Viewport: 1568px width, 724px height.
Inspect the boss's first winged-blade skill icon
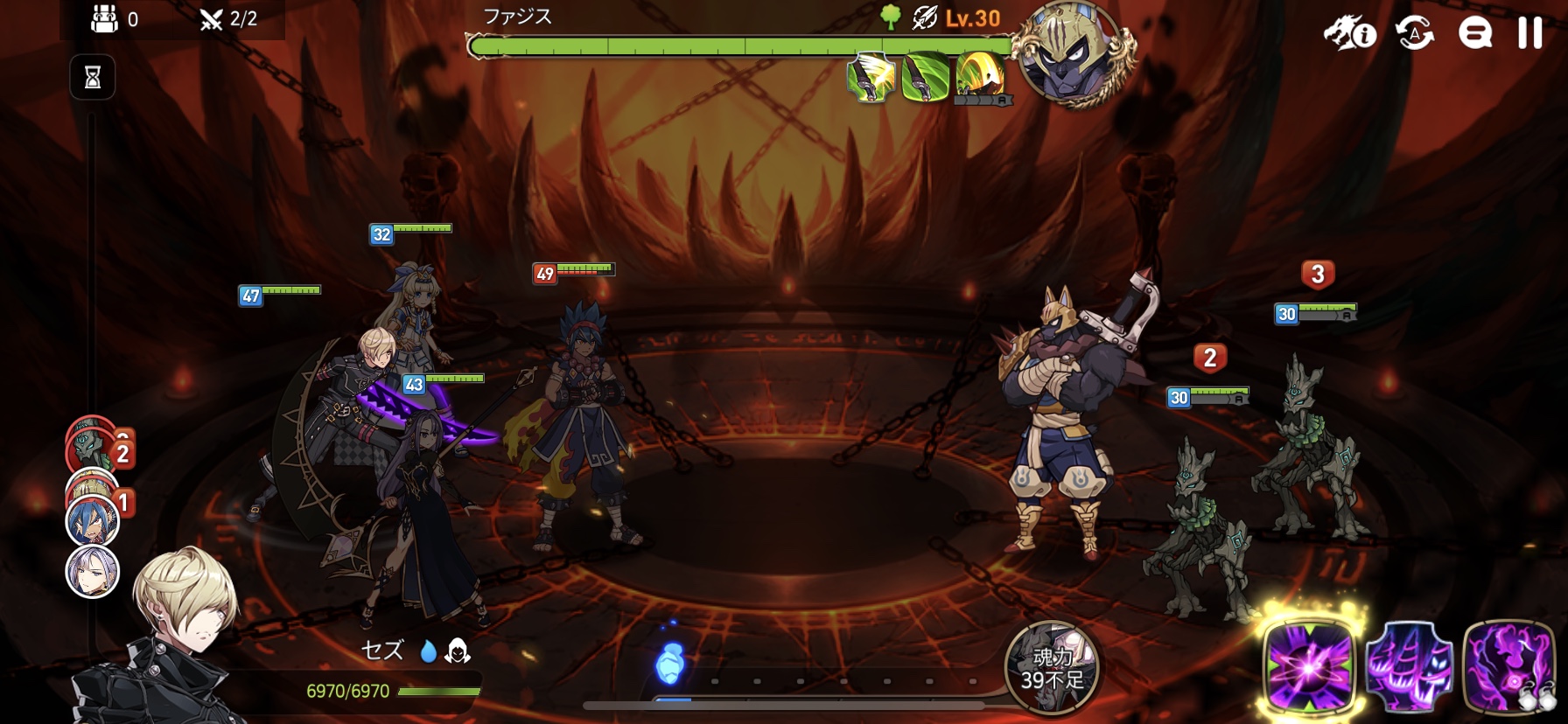pos(870,78)
